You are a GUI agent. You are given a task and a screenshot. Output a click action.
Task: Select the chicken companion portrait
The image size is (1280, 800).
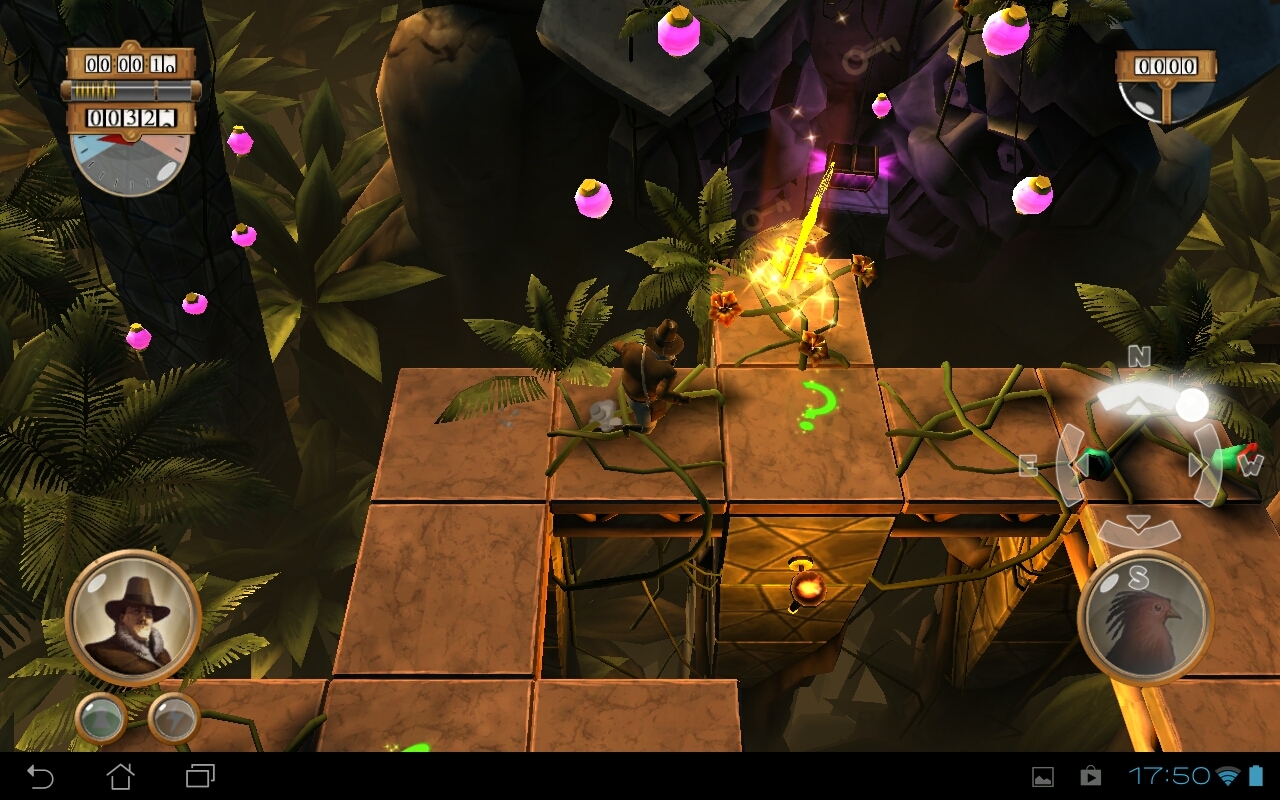[x=1145, y=618]
